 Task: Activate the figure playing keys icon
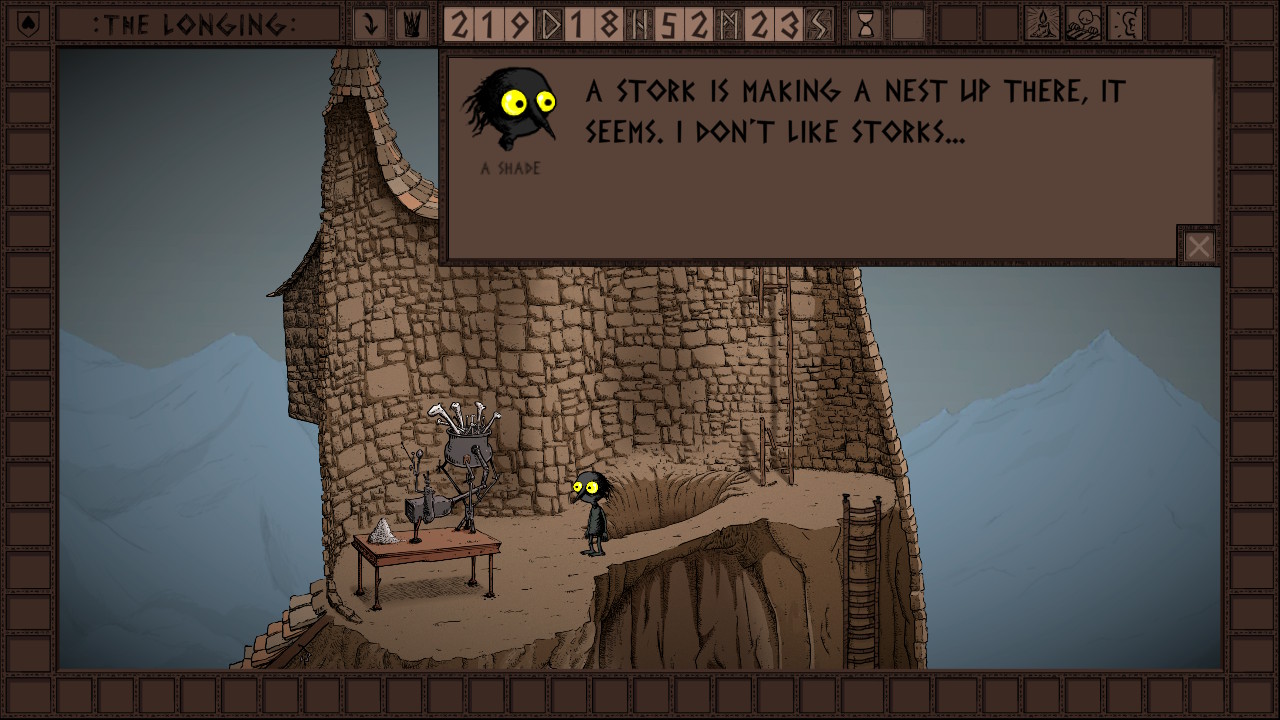pyautogui.click(x=1083, y=24)
